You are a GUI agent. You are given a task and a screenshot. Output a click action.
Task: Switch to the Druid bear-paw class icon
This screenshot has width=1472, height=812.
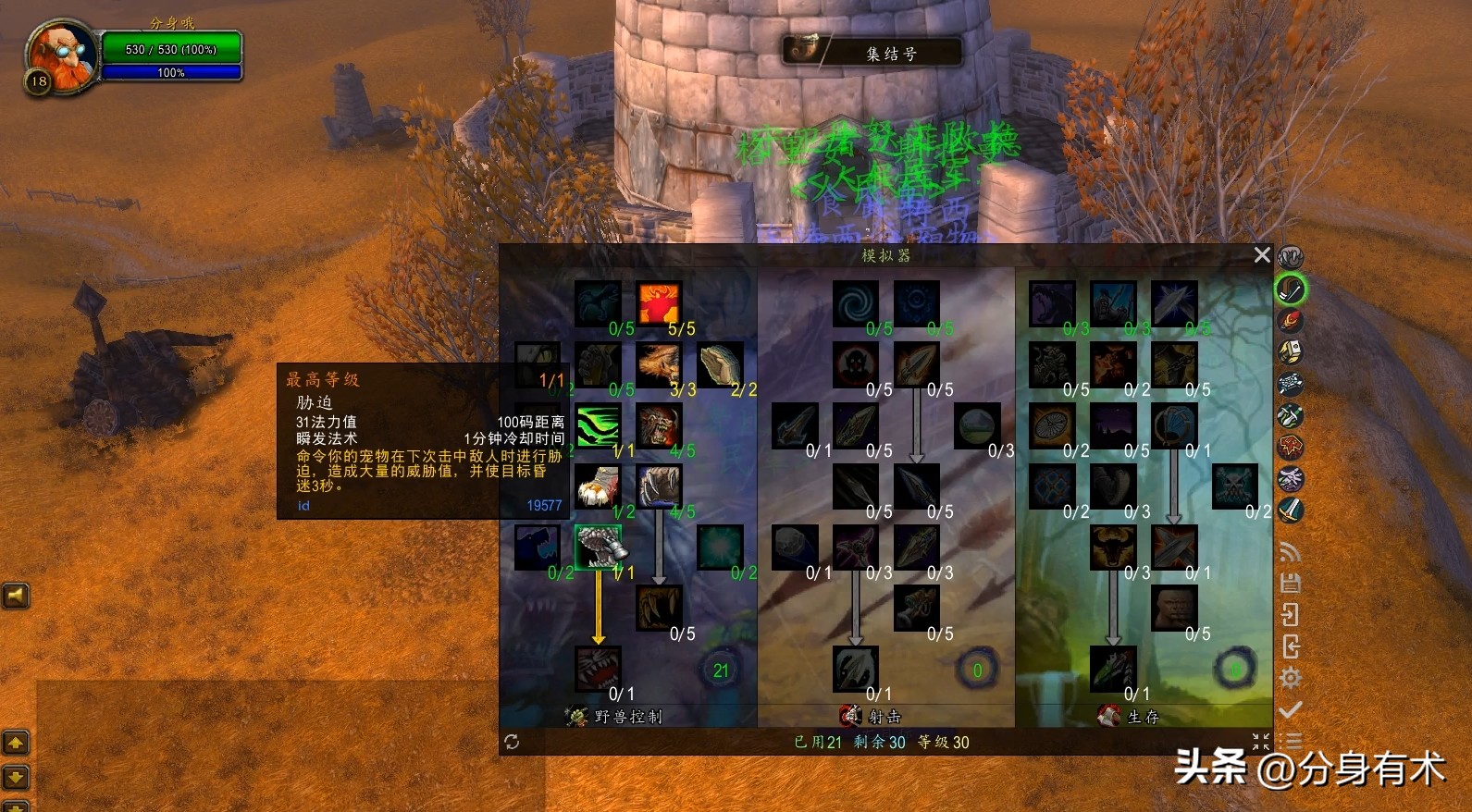coord(1291,257)
